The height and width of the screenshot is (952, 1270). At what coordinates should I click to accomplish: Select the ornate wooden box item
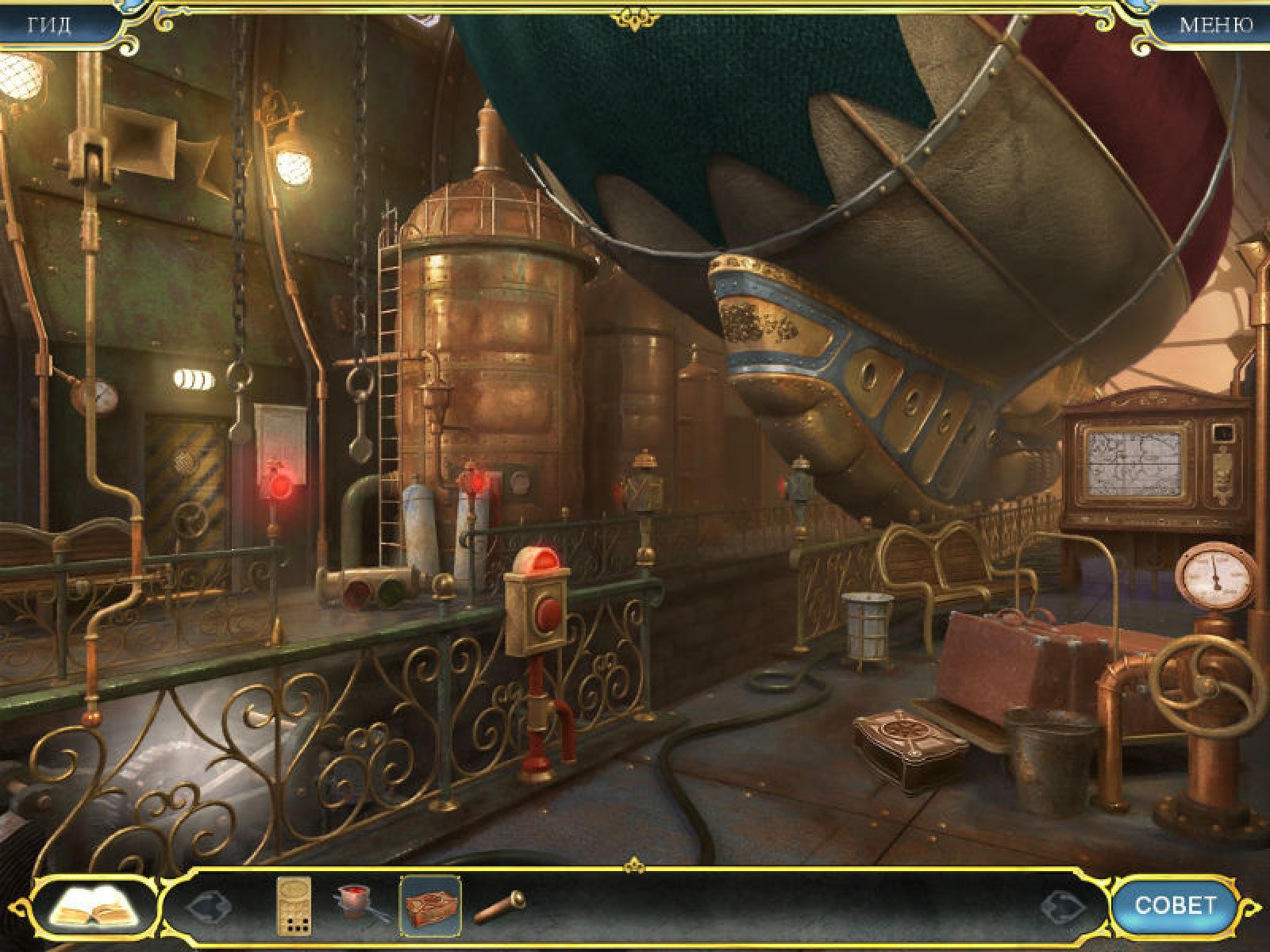[x=431, y=905]
